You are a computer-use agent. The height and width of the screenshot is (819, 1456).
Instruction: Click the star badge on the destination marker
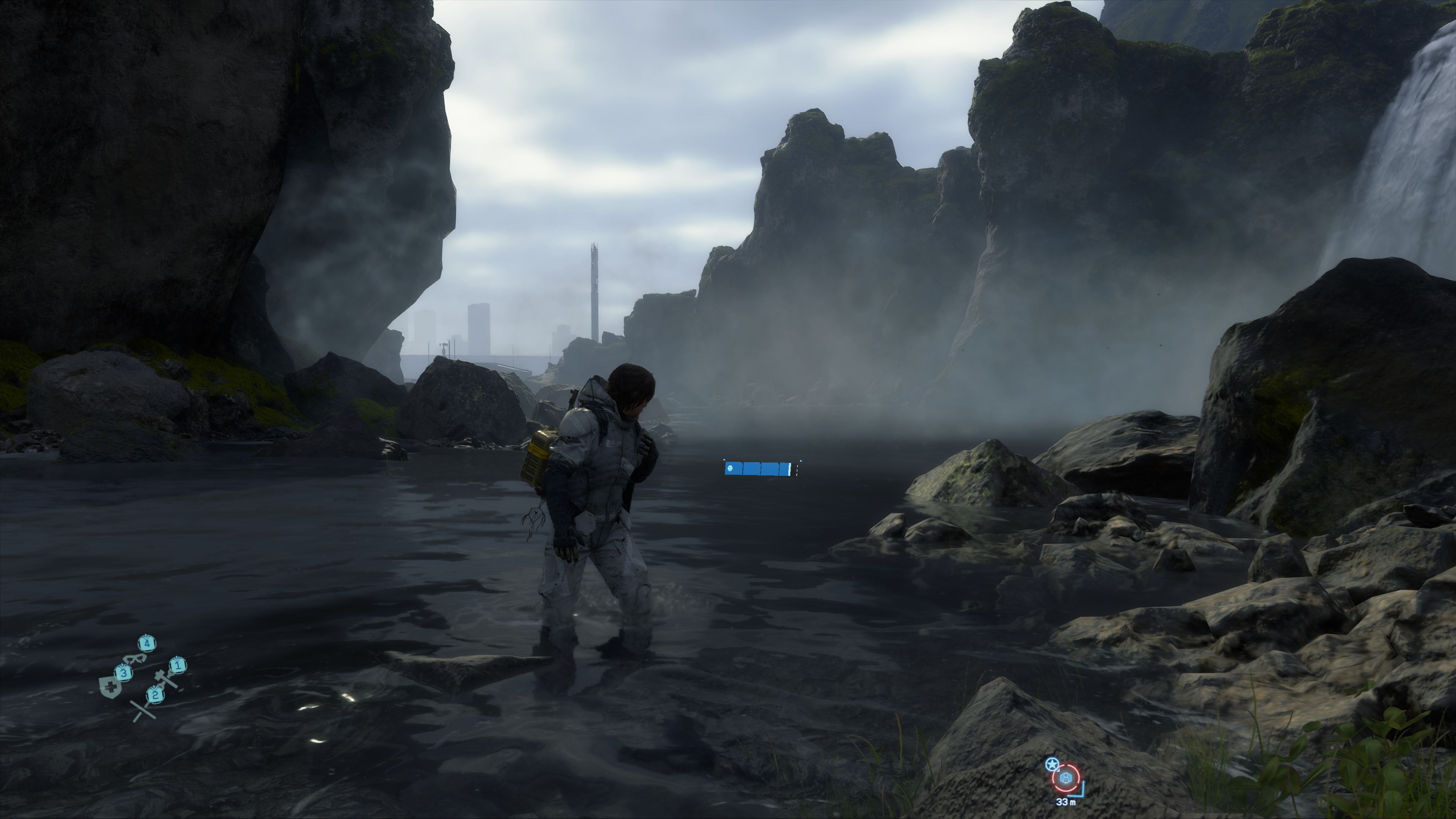[1051, 765]
